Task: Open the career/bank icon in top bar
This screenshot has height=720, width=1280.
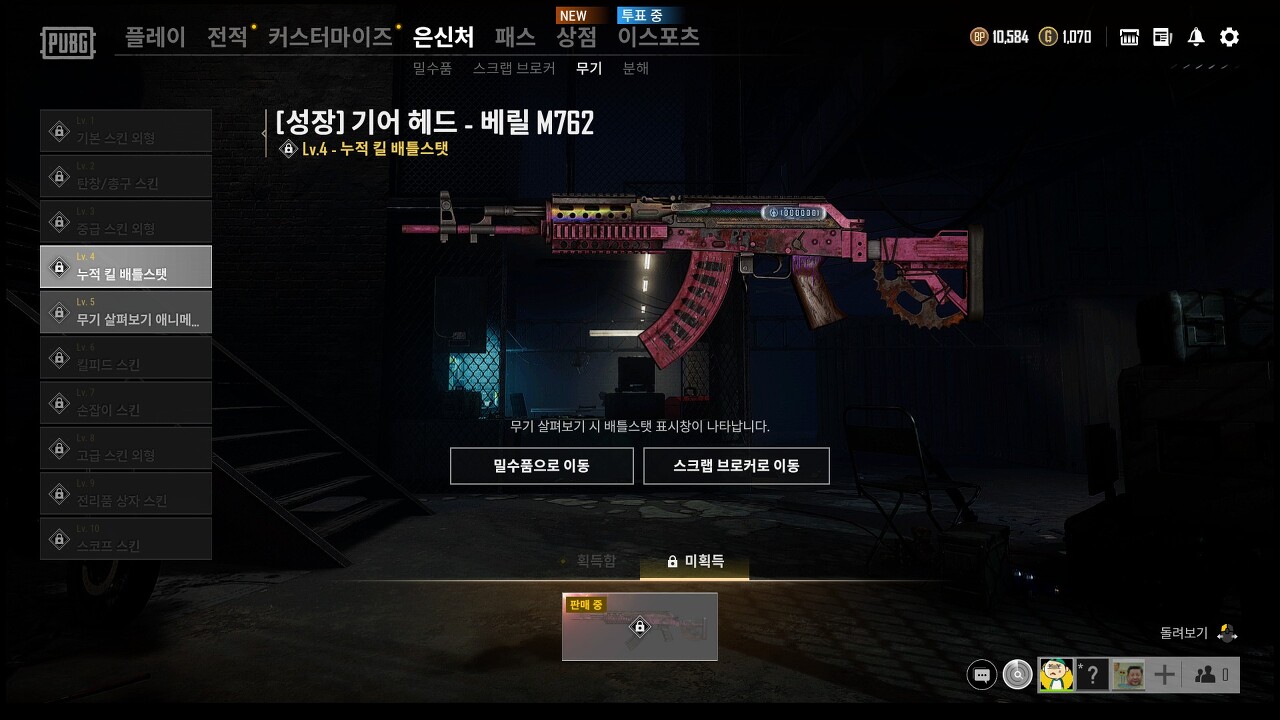Action: 1128,36
